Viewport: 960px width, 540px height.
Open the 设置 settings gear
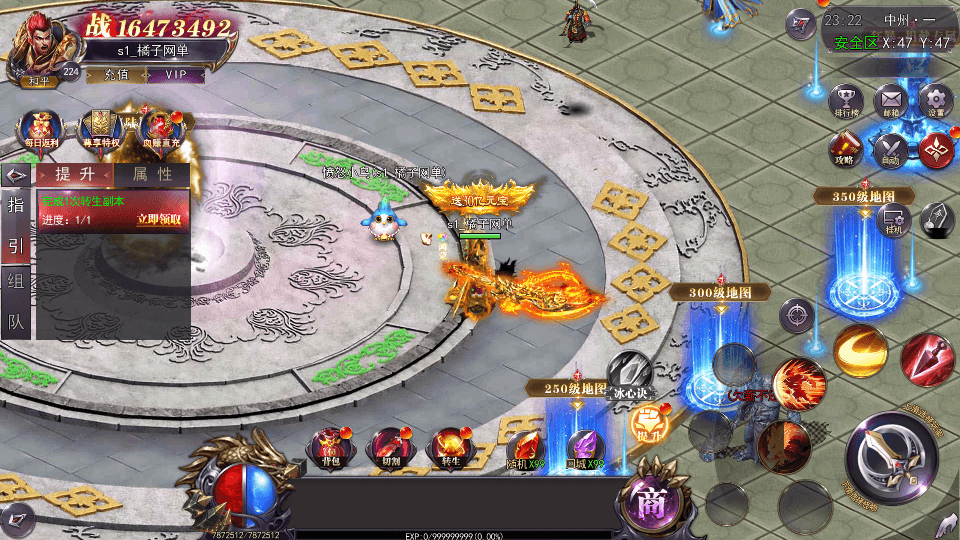(935, 101)
